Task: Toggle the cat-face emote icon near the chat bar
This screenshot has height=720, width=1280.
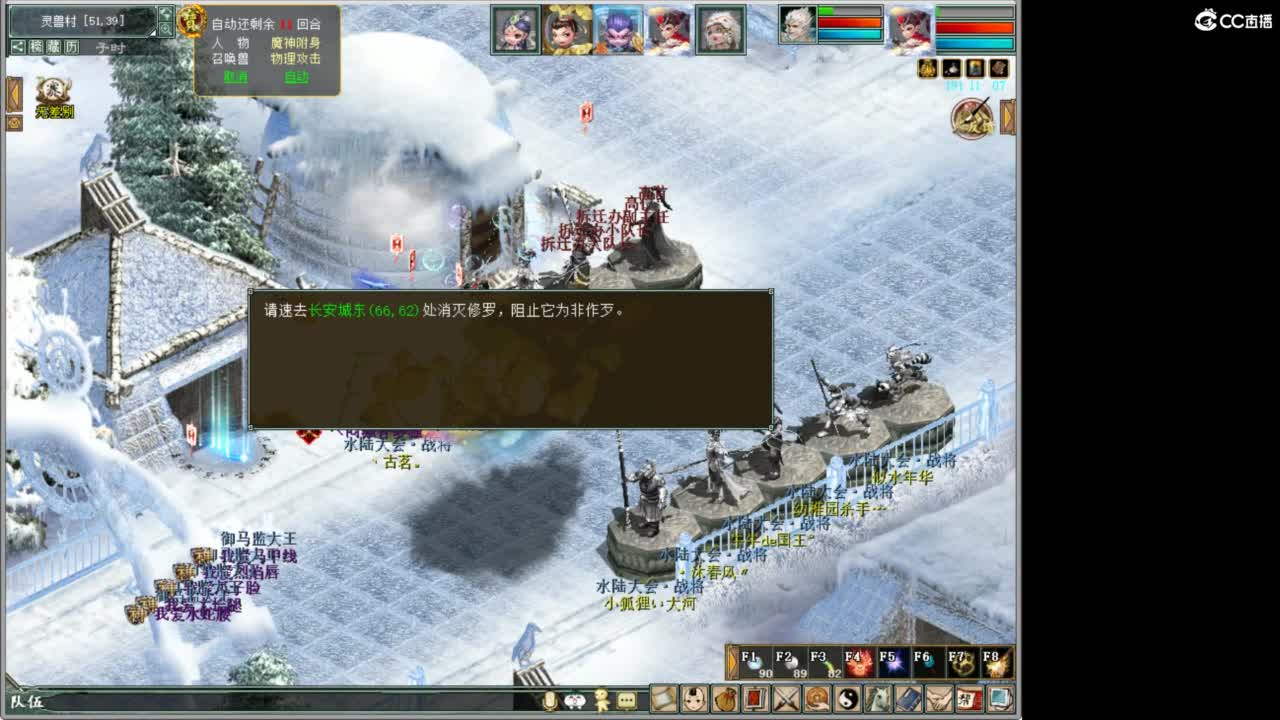Action: (576, 701)
